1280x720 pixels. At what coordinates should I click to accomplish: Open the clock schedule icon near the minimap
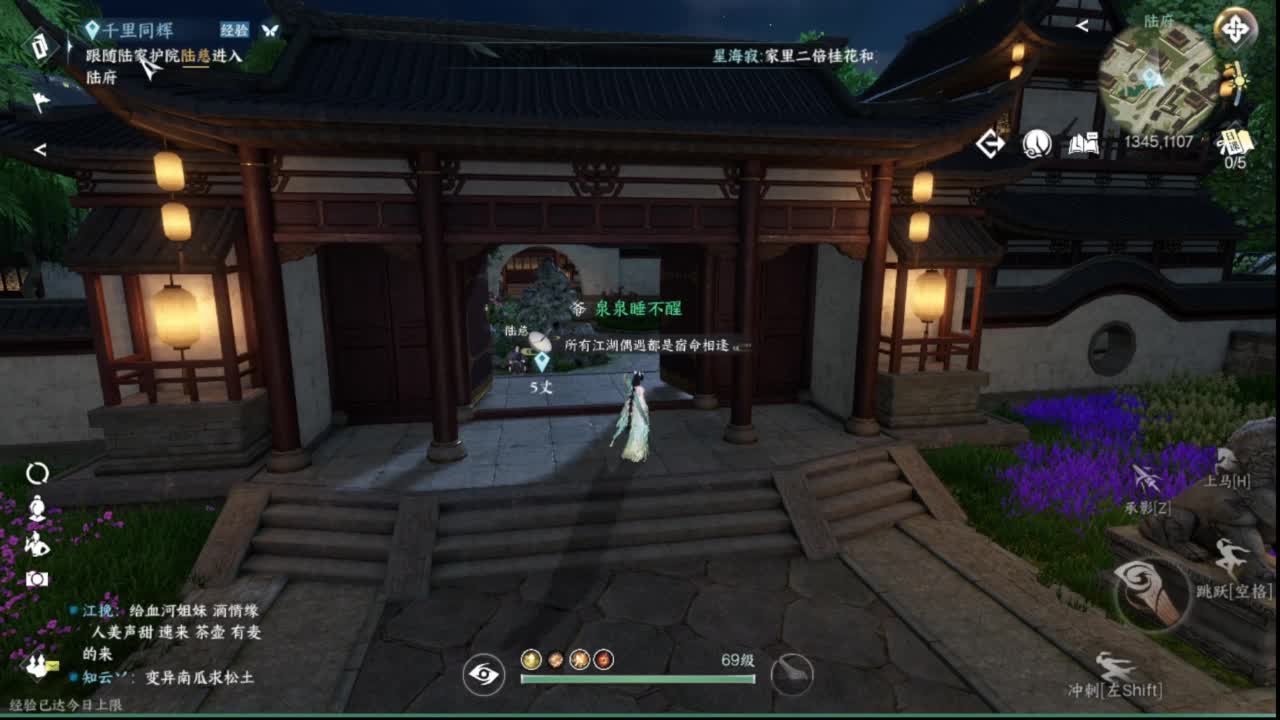(x=1036, y=145)
